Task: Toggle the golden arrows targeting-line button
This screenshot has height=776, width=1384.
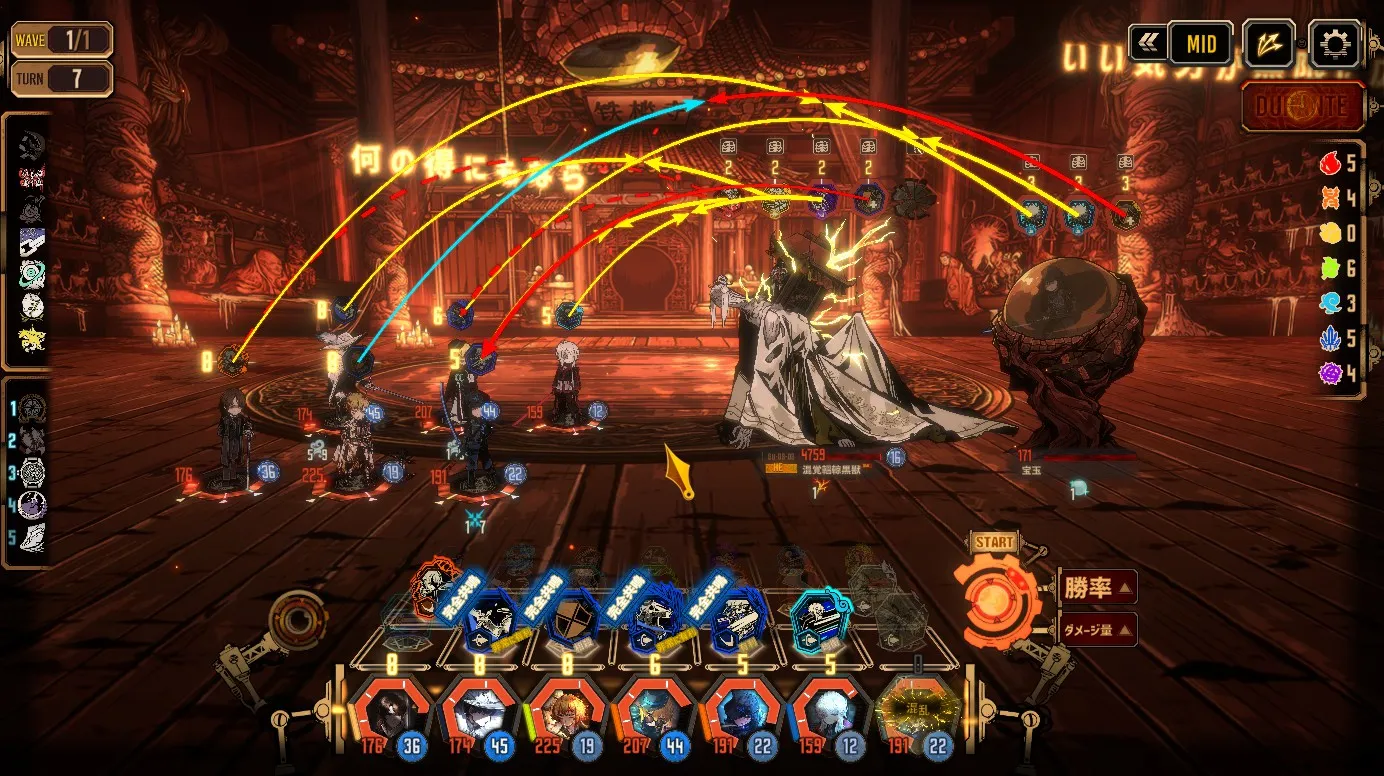Action: pyautogui.click(x=1269, y=44)
